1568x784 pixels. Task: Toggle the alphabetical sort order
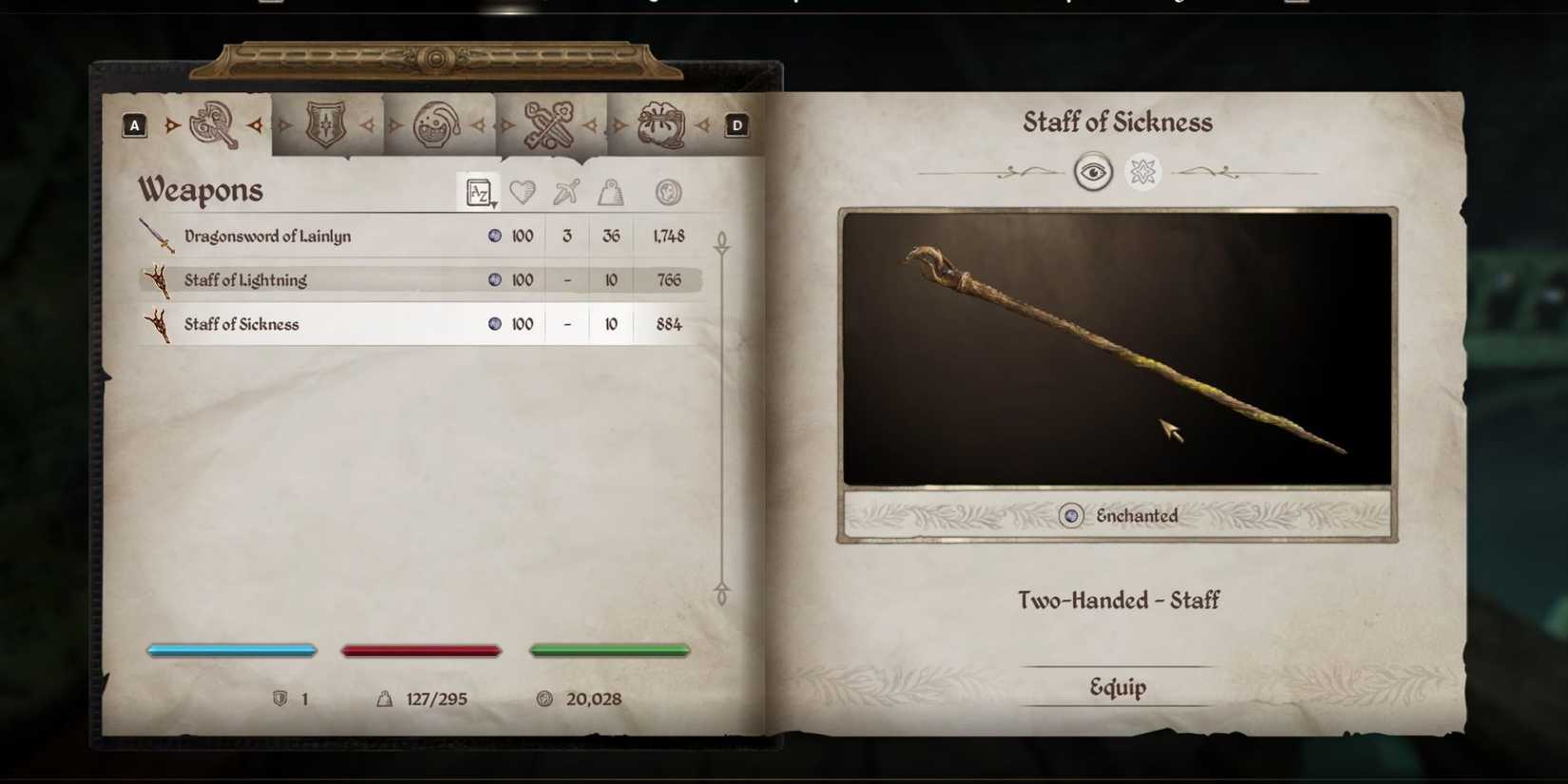tap(478, 190)
